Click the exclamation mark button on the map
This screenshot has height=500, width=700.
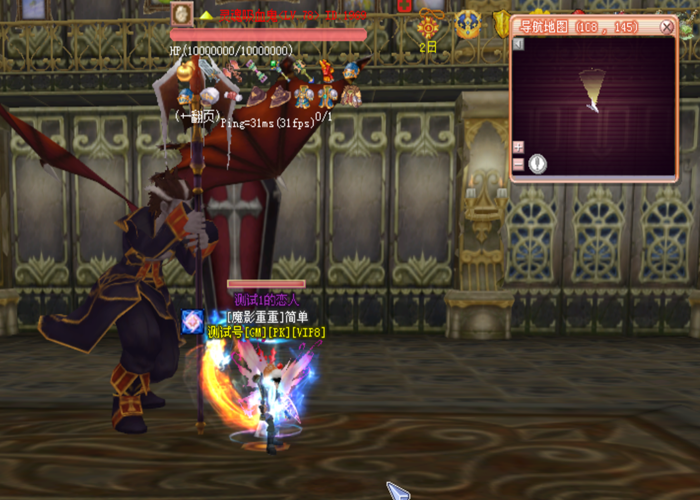(538, 163)
